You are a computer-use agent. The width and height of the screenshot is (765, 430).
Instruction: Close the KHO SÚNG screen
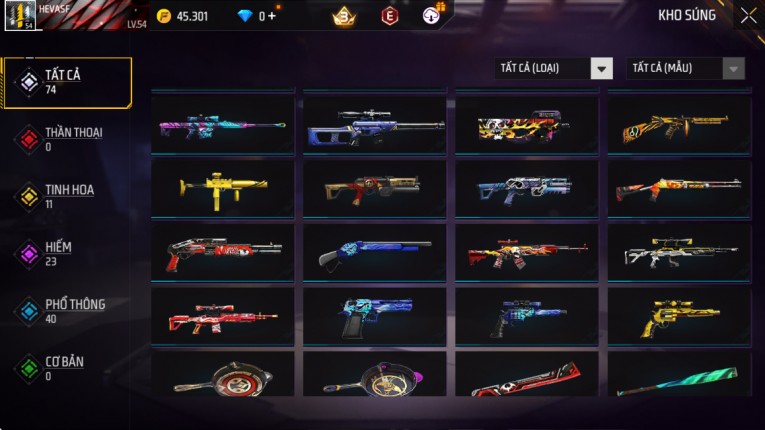click(748, 16)
